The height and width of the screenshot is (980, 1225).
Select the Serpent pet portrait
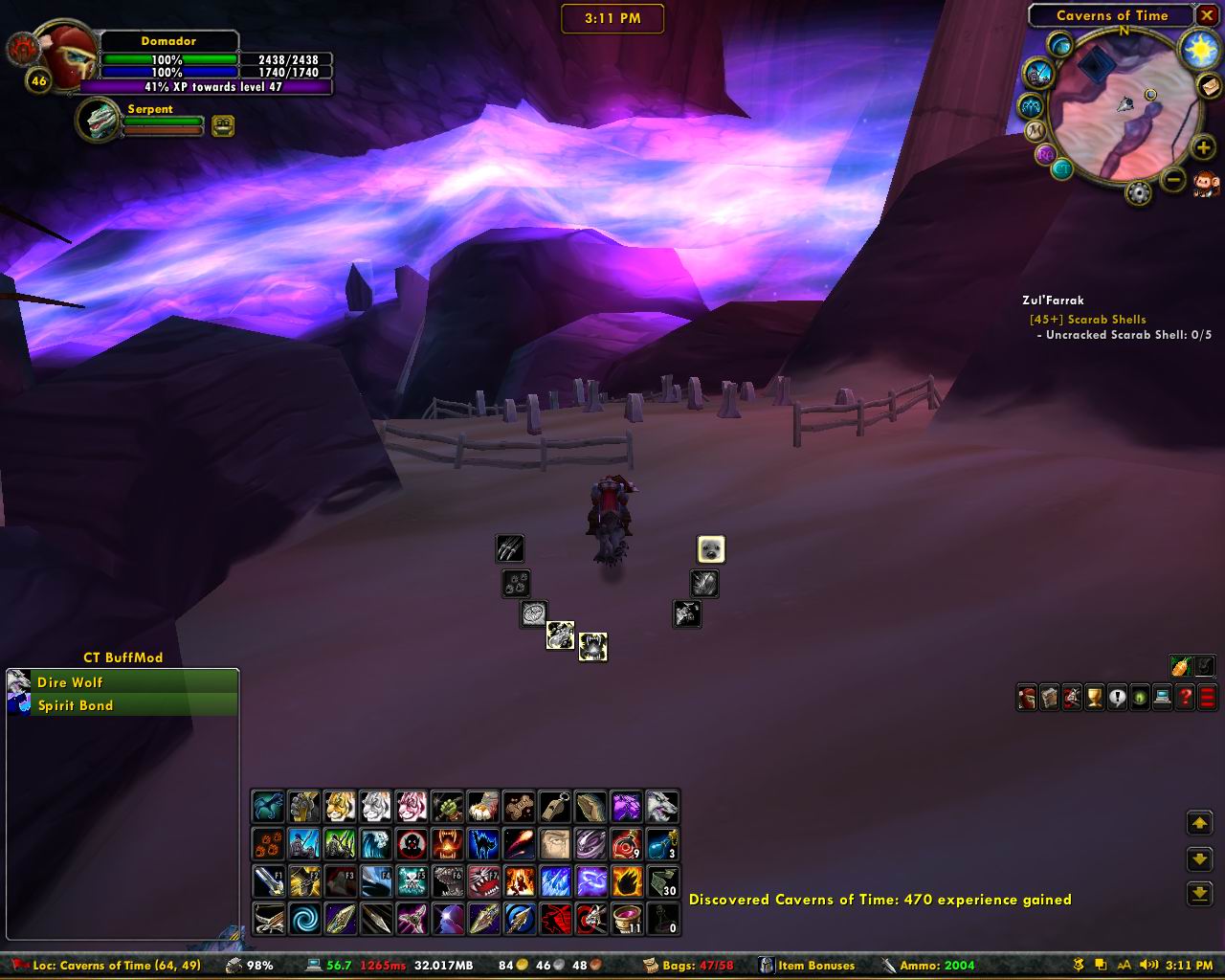(97, 122)
